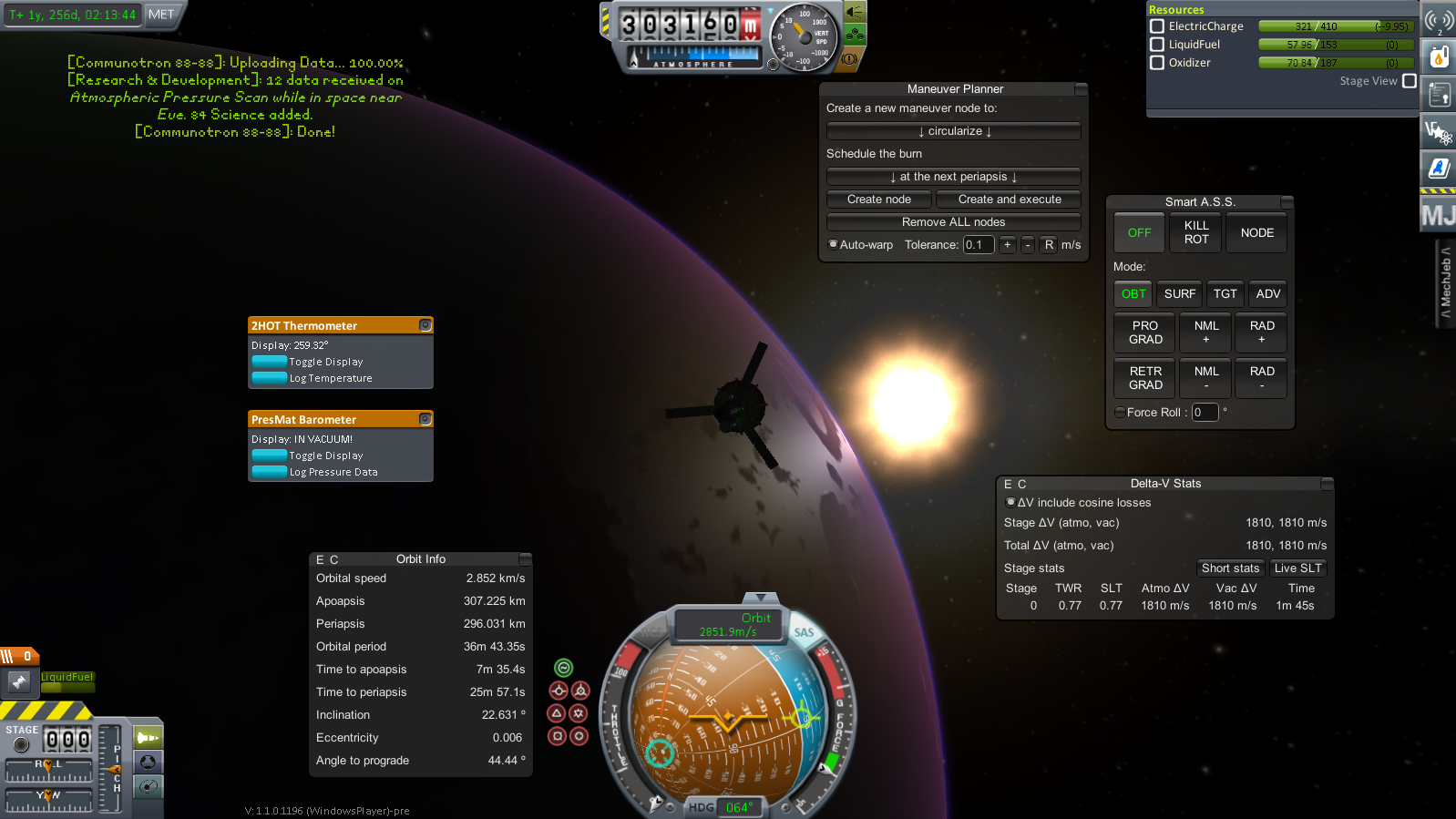The image size is (1456, 819).
Task: Log Temperature on 2HOT Thermometer
Action: tap(270, 378)
